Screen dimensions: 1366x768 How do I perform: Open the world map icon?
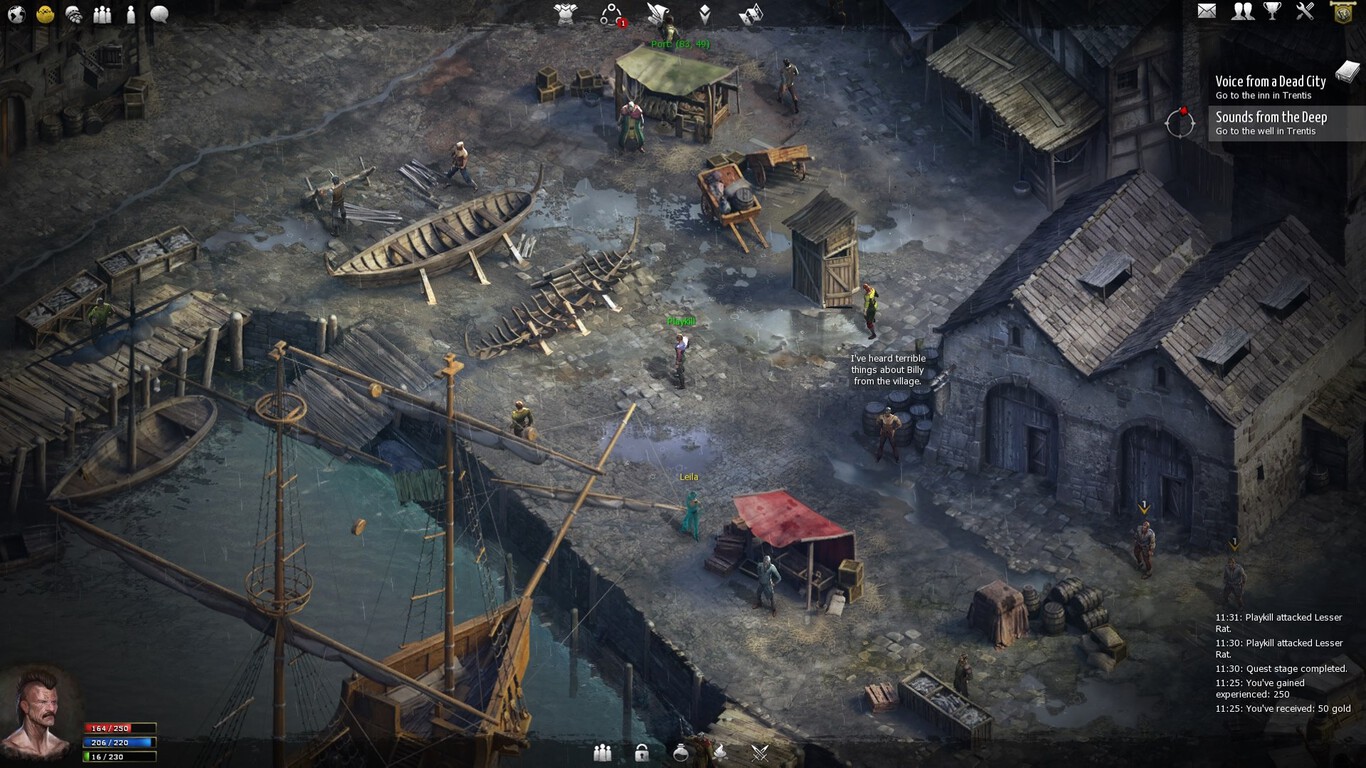(x=16, y=13)
